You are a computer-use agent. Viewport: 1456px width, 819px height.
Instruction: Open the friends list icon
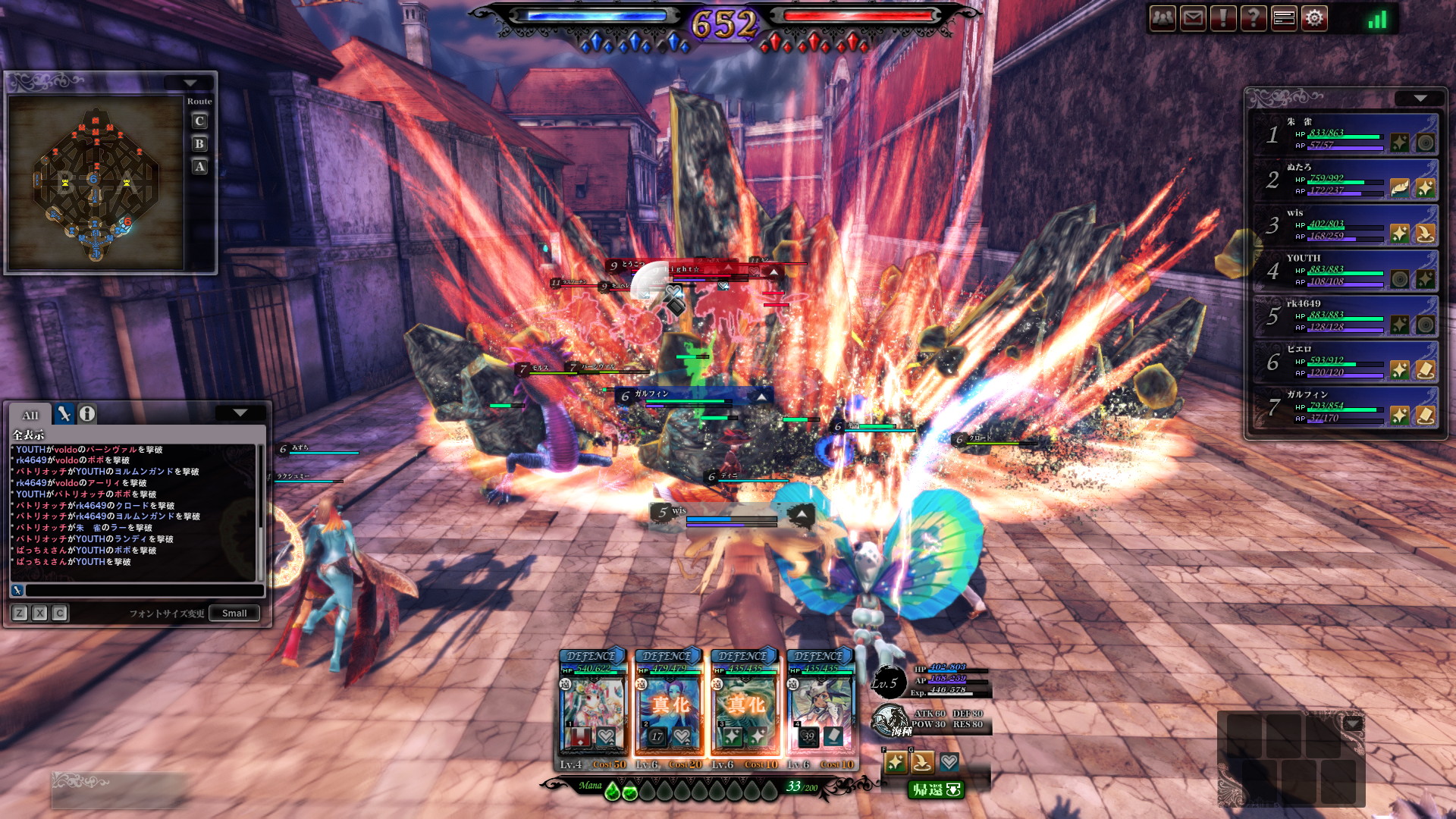click(1163, 17)
